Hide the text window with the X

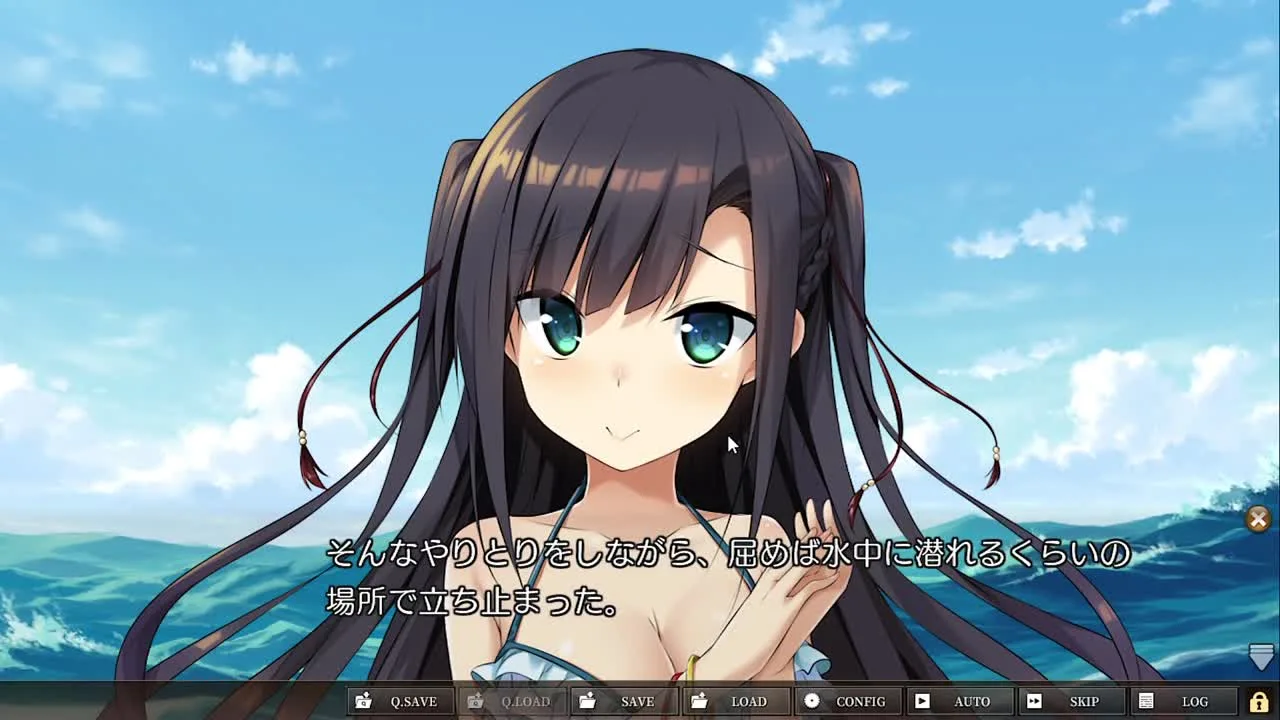point(1258,518)
